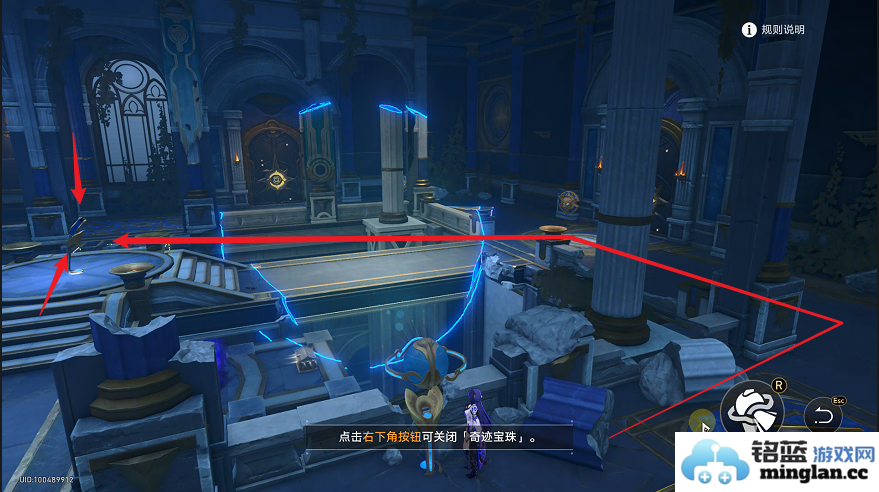Open the 规则说明 rules info
The width and height of the screenshot is (879, 492).
pos(773,30)
